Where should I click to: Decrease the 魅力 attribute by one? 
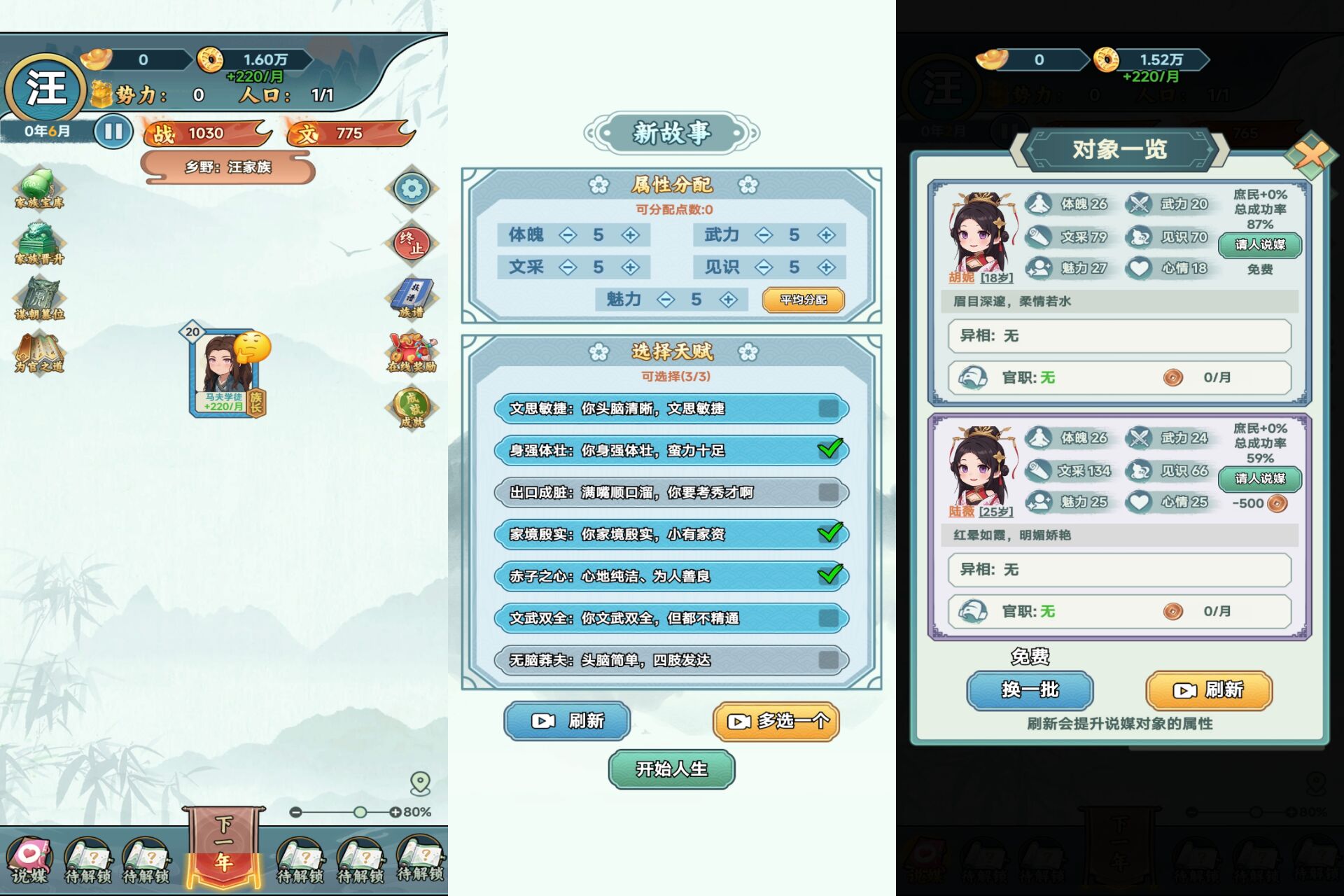(666, 300)
